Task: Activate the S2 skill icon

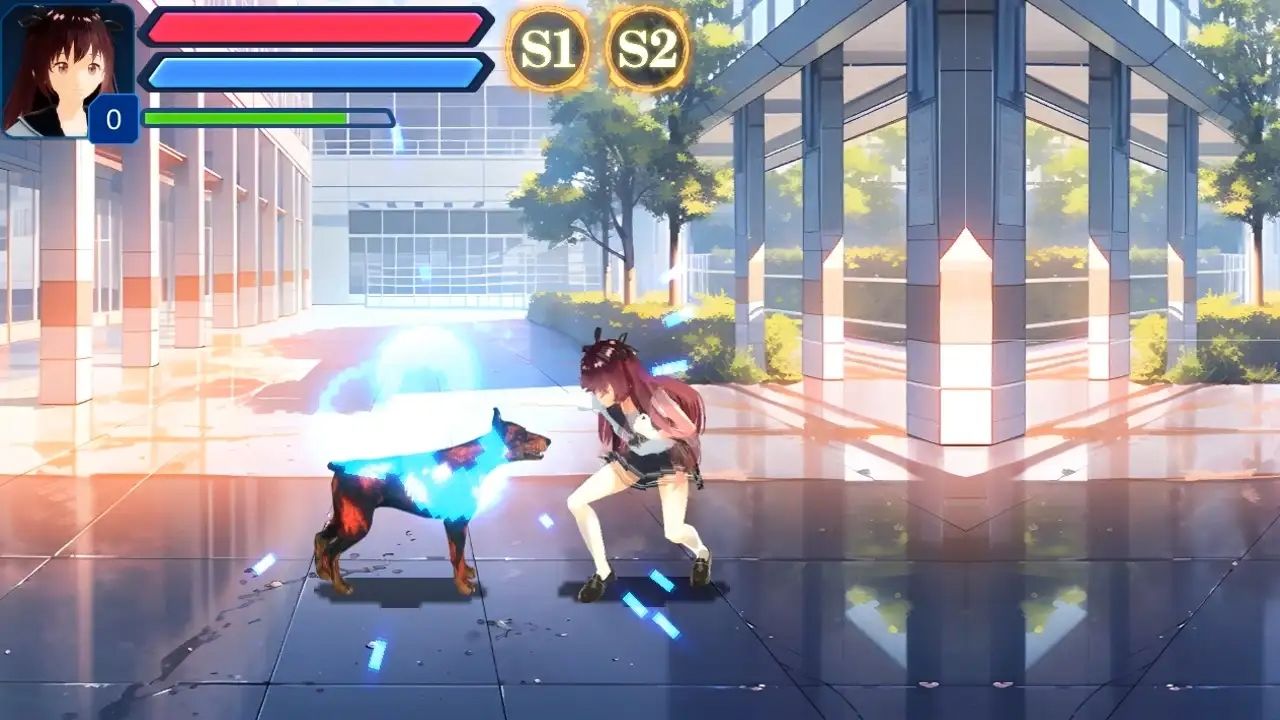Action: tap(649, 46)
